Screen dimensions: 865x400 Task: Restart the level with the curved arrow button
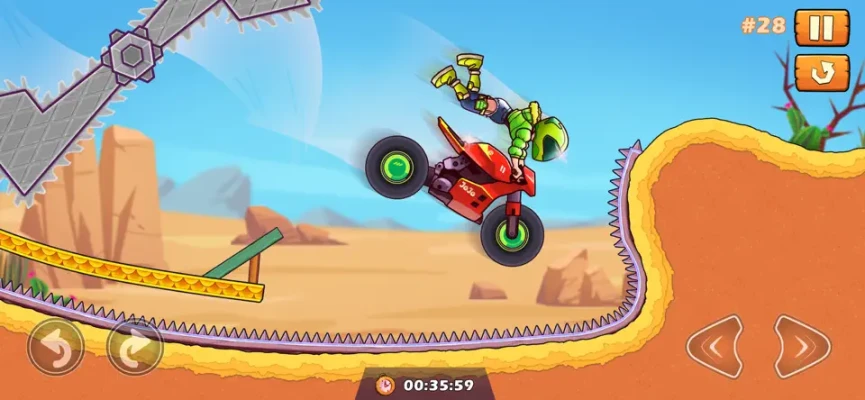click(x=821, y=73)
